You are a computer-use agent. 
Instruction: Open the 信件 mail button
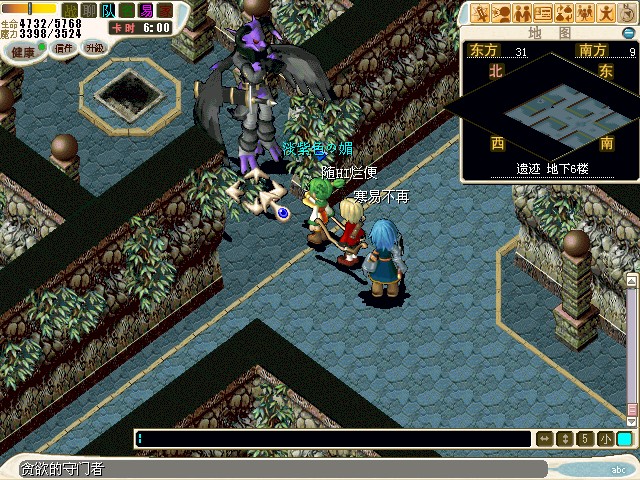[63, 48]
